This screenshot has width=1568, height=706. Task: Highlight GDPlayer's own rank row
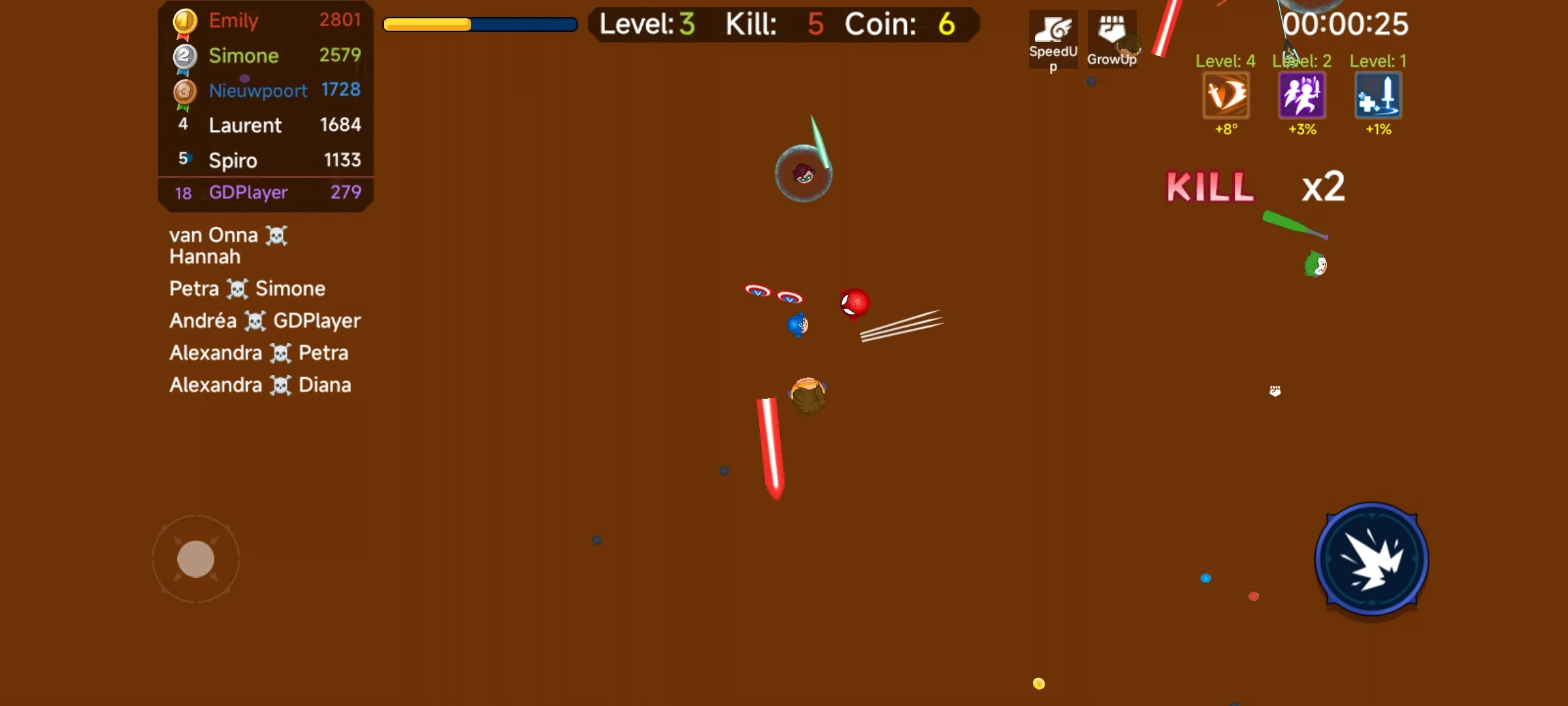267,192
